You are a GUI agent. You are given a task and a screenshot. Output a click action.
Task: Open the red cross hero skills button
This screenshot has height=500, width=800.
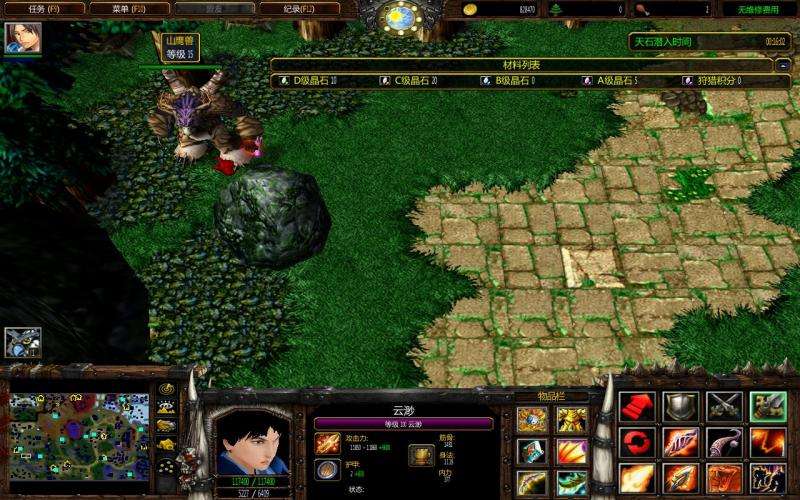[636, 442]
